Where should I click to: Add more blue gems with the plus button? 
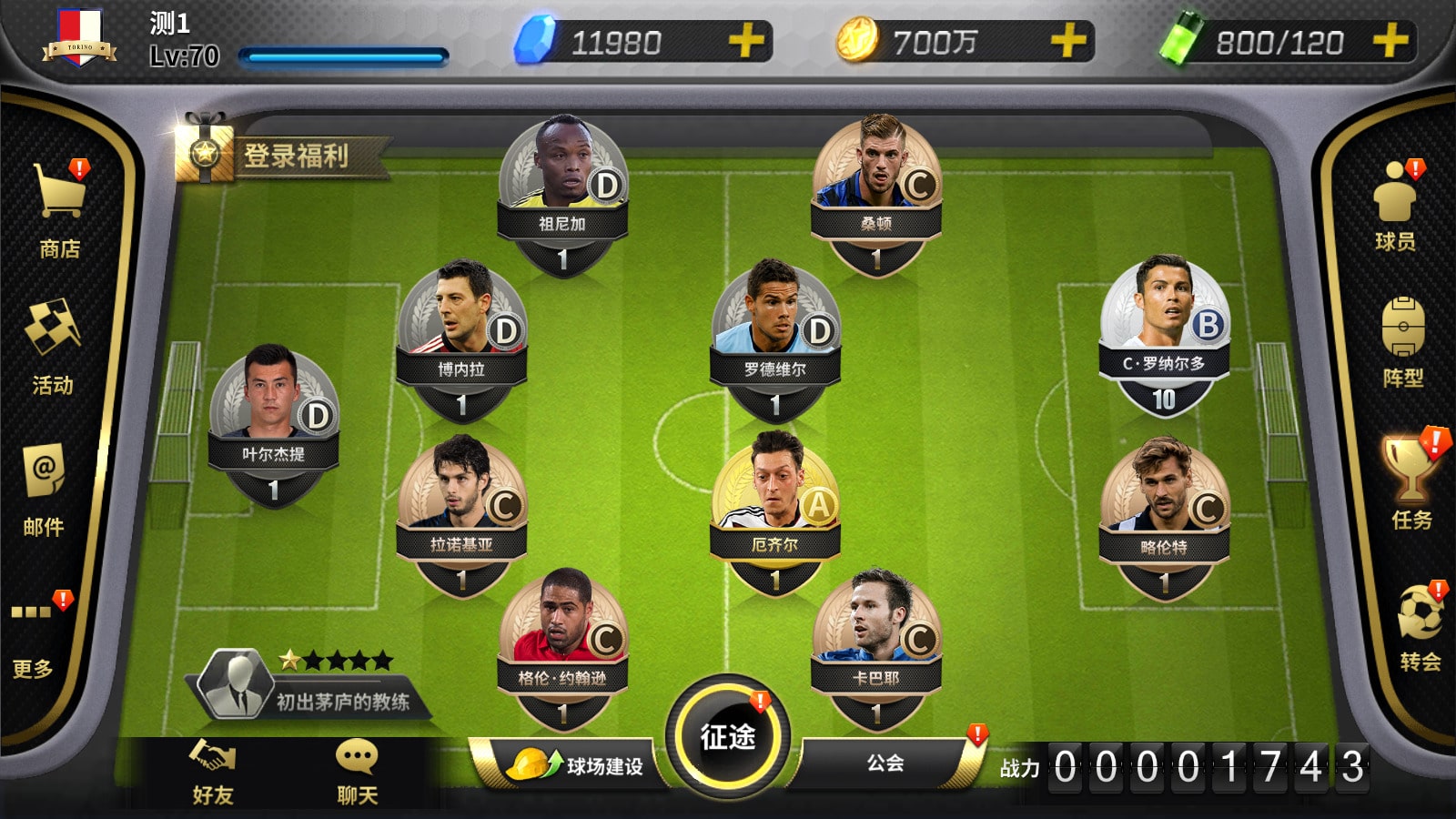(745, 42)
